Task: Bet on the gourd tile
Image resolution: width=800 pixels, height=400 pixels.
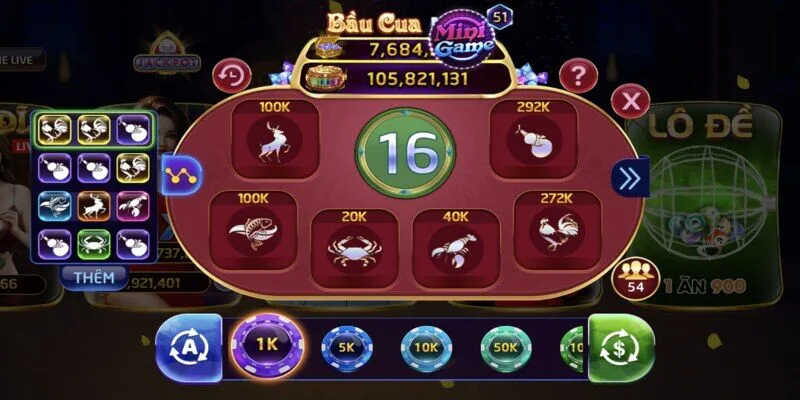Action: [x=531, y=139]
